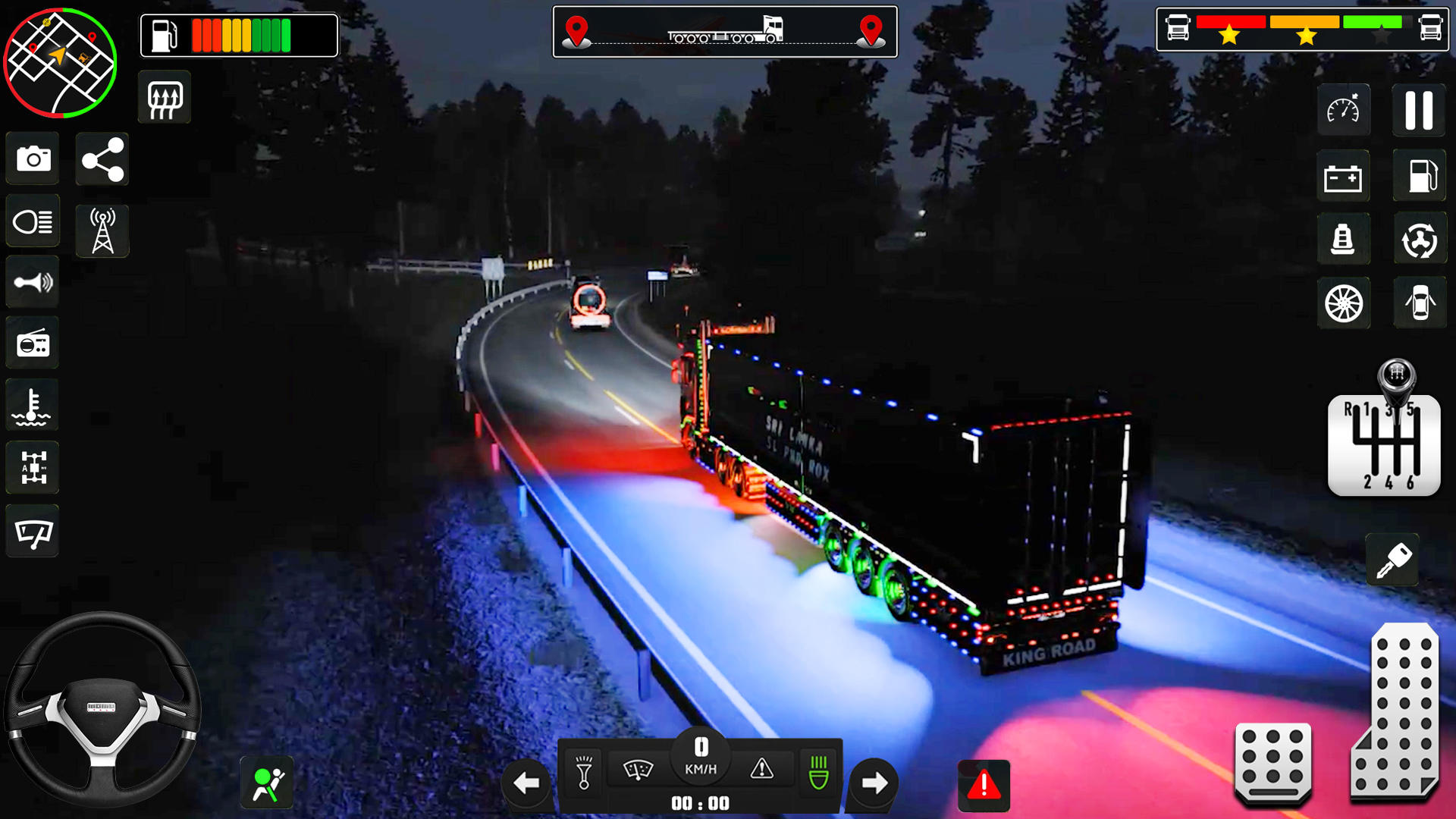The height and width of the screenshot is (819, 1456).
Task: Select the battery indicator icon
Action: tap(1345, 176)
